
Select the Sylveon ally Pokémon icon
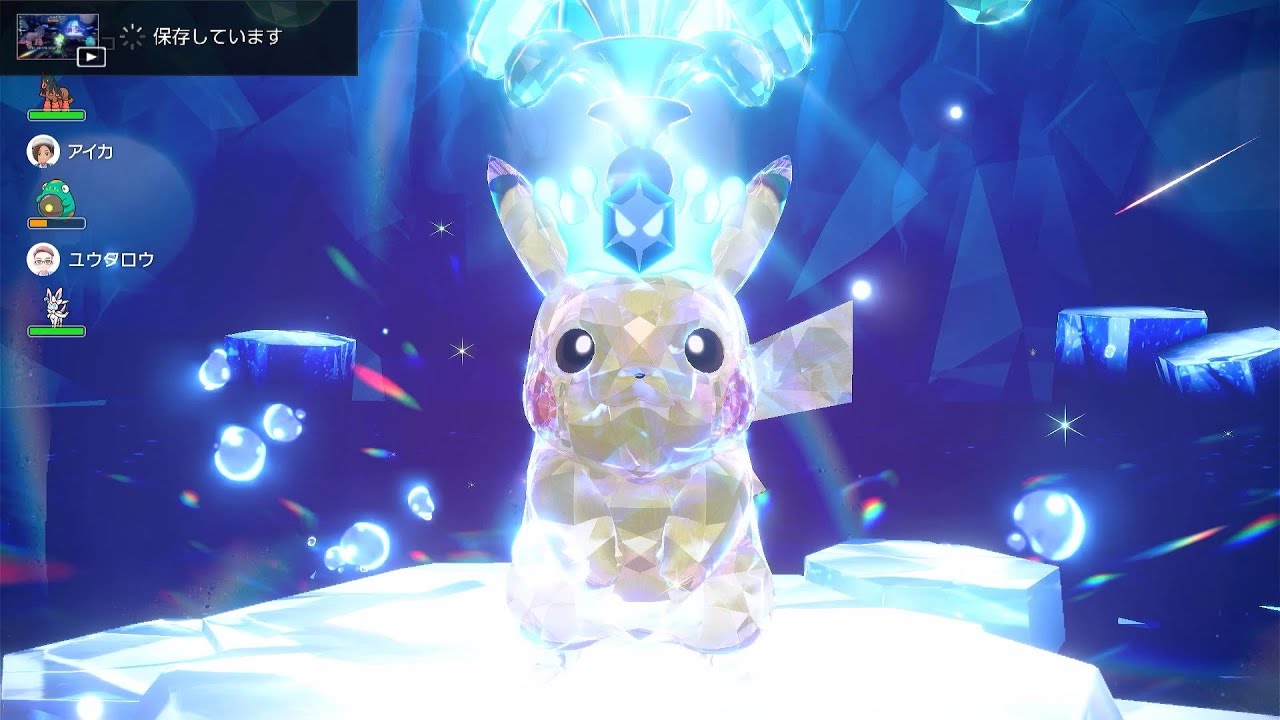pos(55,305)
